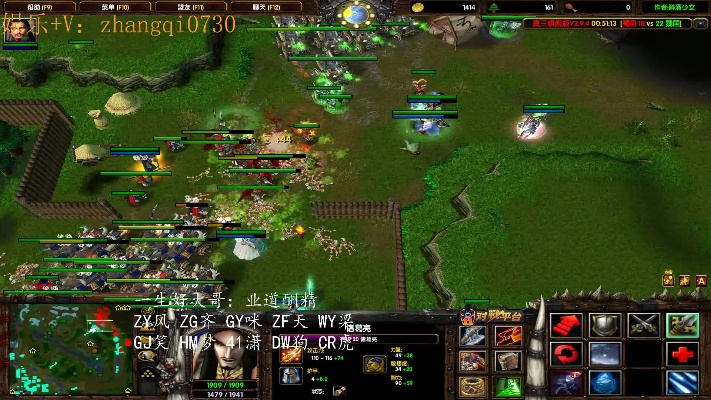Open the Allies menu (F11)
Viewport: 711px width, 400px height.
coord(167,7)
